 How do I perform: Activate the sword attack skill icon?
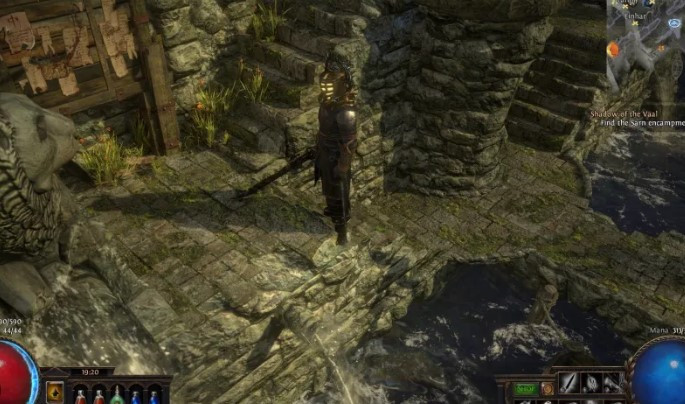568,383
